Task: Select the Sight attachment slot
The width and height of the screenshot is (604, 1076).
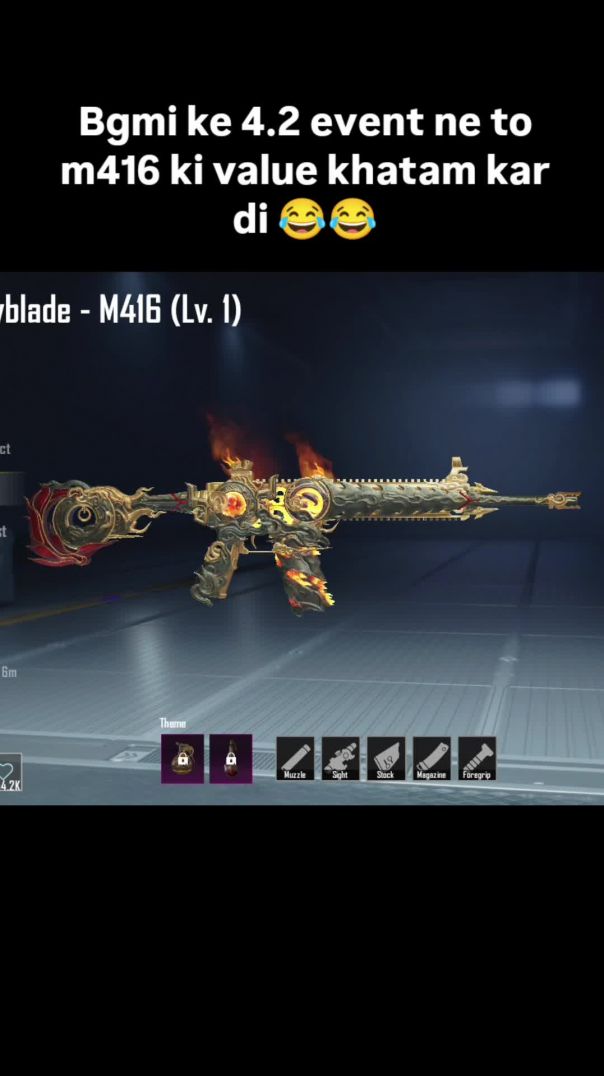Action: pyautogui.click(x=340, y=758)
